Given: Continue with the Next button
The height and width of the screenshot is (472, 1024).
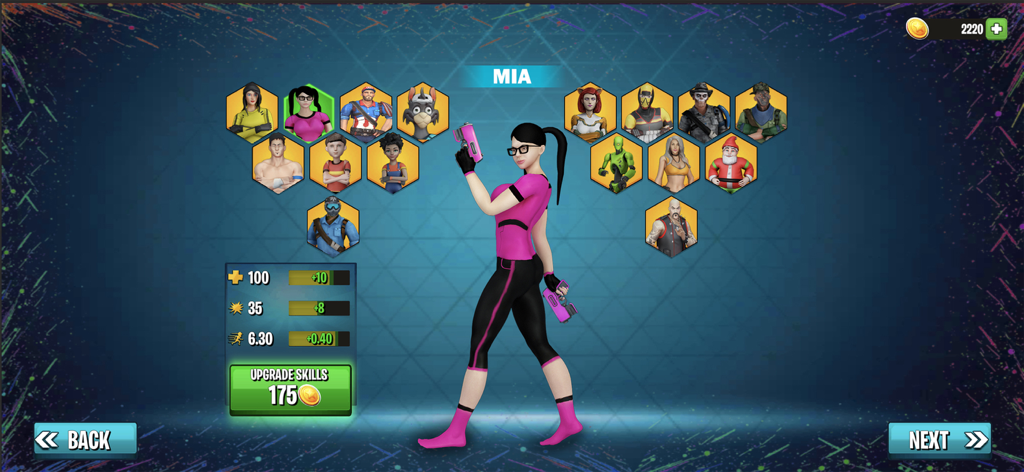Looking at the screenshot, I should (939, 440).
